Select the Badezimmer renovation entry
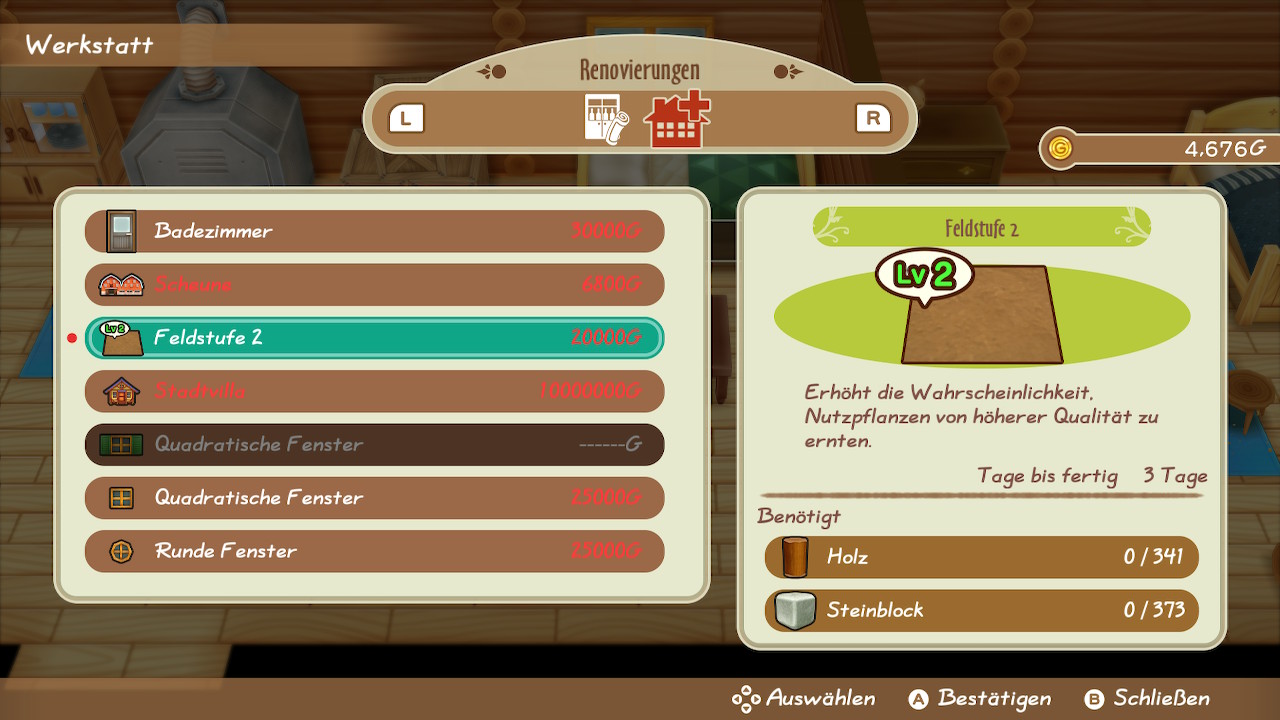 (x=374, y=231)
